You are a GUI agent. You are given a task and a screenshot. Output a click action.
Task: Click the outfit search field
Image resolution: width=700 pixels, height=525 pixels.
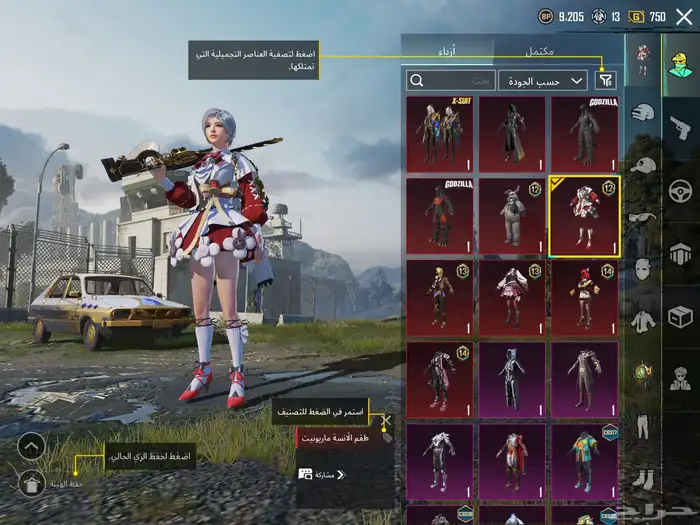point(451,80)
